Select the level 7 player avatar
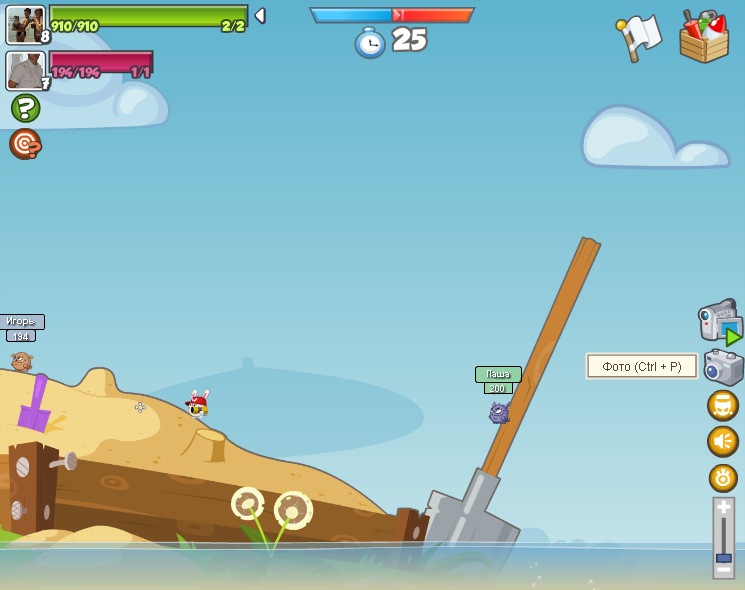Screen dimensions: 745x590 [x=25, y=70]
